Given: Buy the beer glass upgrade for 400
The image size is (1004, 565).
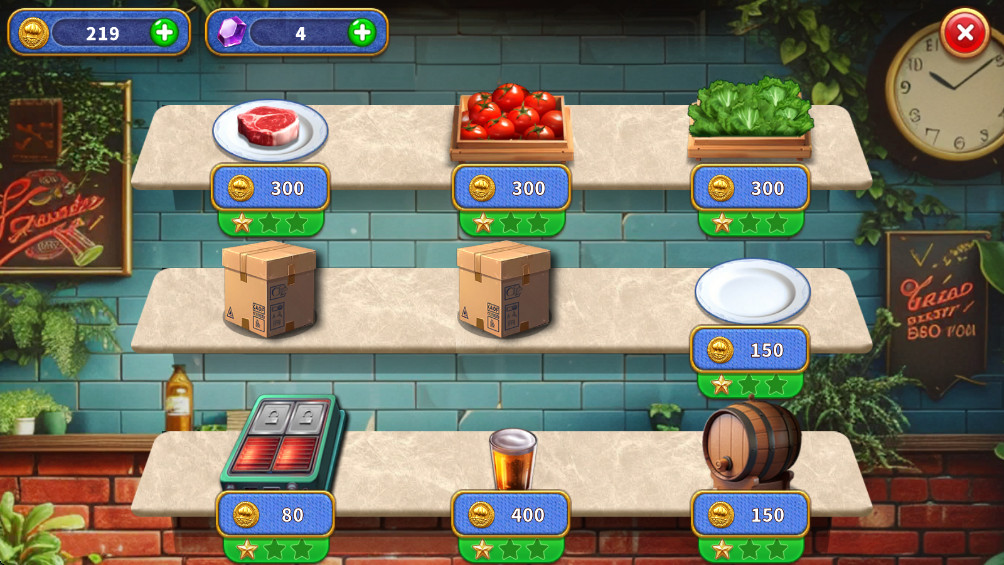Looking at the screenshot, I should click(x=511, y=515).
